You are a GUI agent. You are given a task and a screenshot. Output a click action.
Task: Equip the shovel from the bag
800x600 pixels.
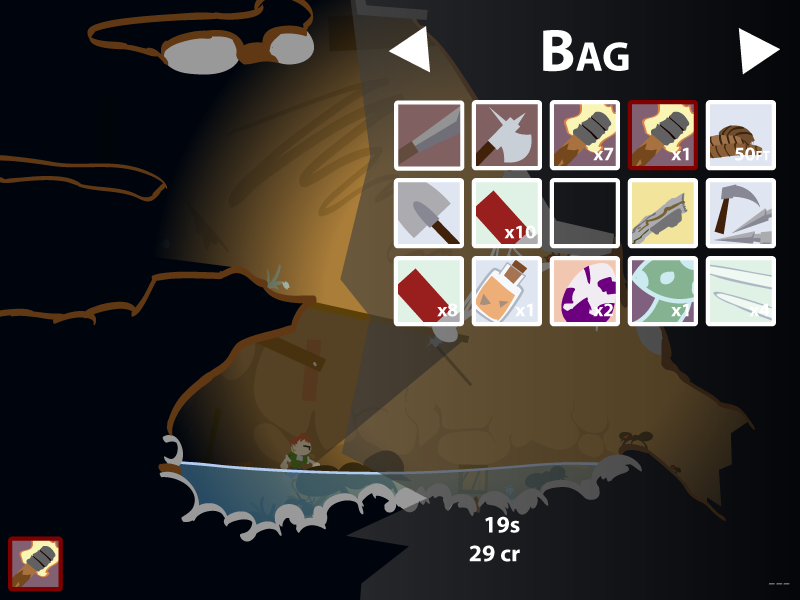point(429,213)
